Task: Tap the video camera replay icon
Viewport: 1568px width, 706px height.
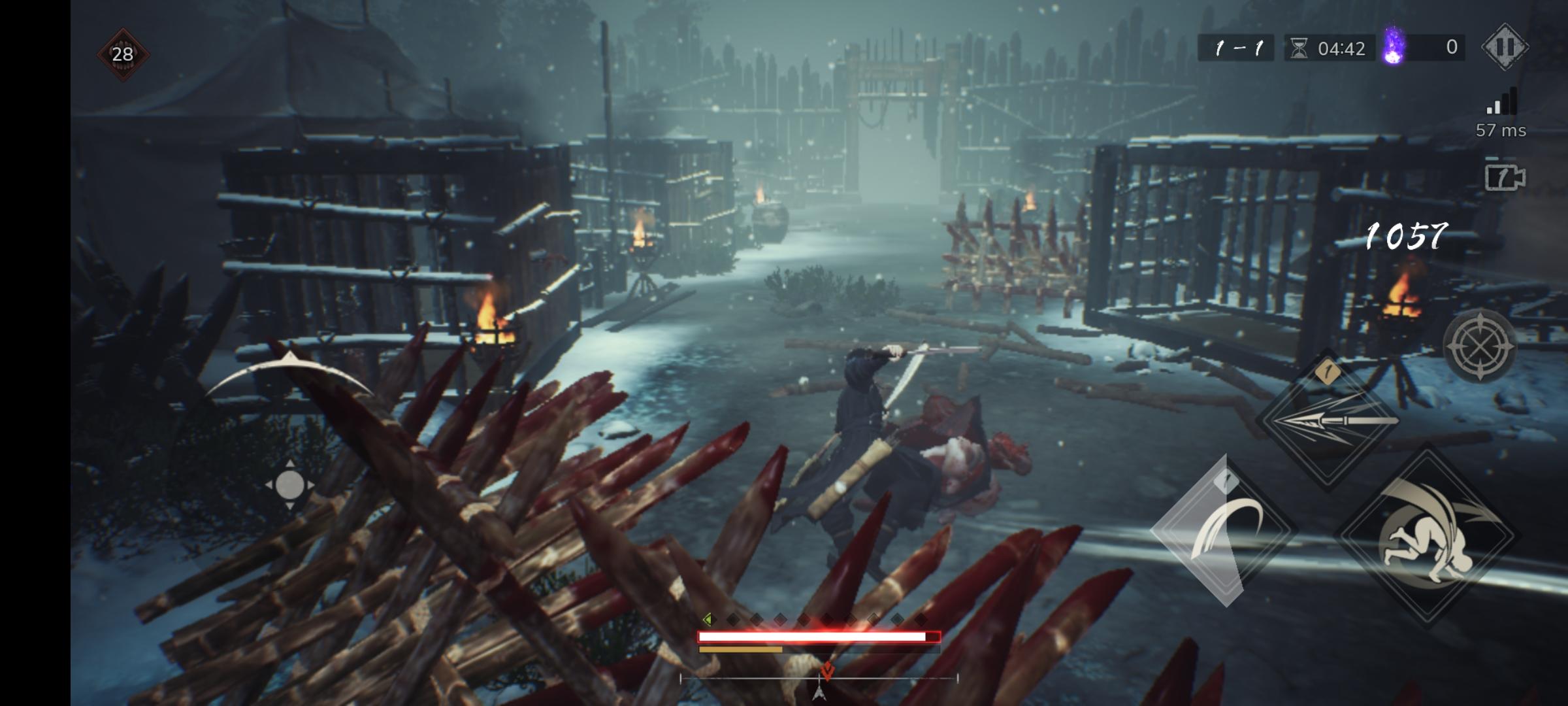Action: (x=1504, y=176)
